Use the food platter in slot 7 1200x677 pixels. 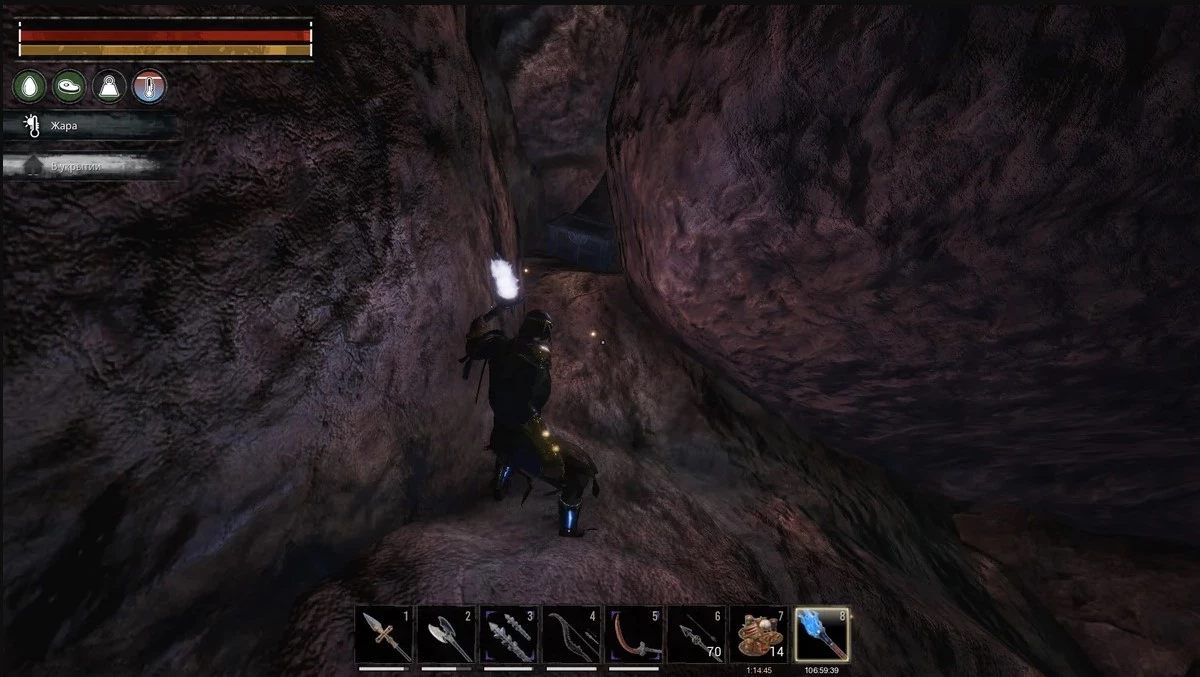(759, 634)
